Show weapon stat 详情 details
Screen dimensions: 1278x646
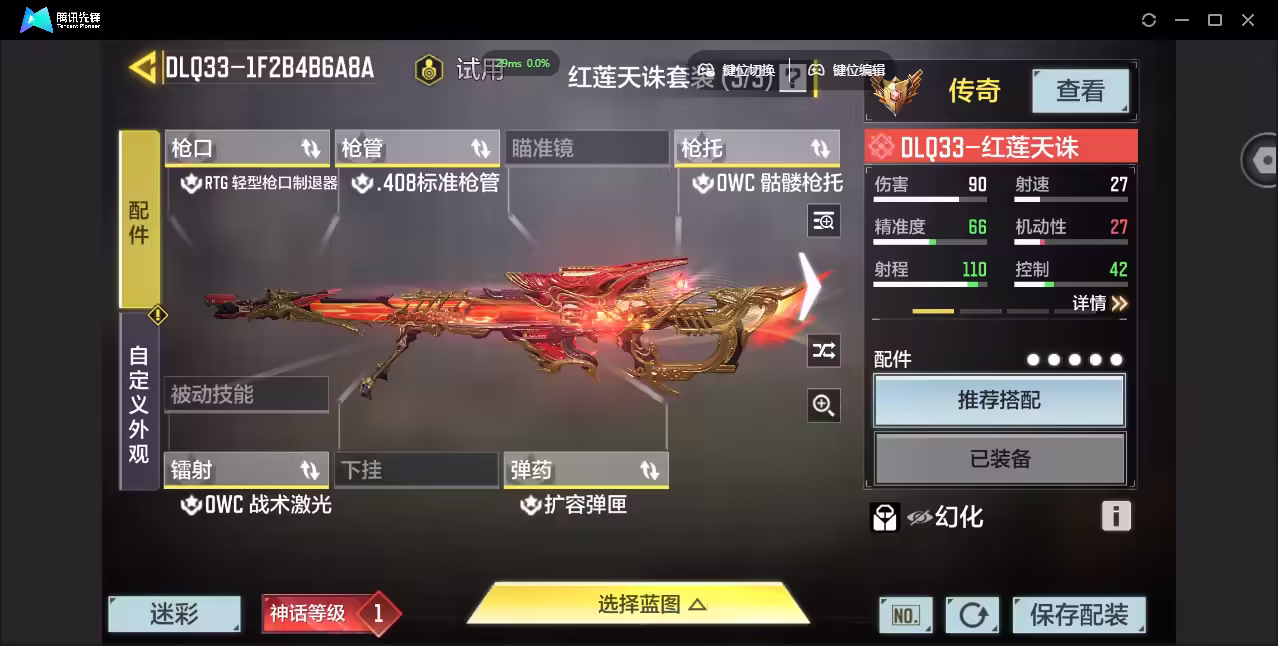[x=1100, y=303]
